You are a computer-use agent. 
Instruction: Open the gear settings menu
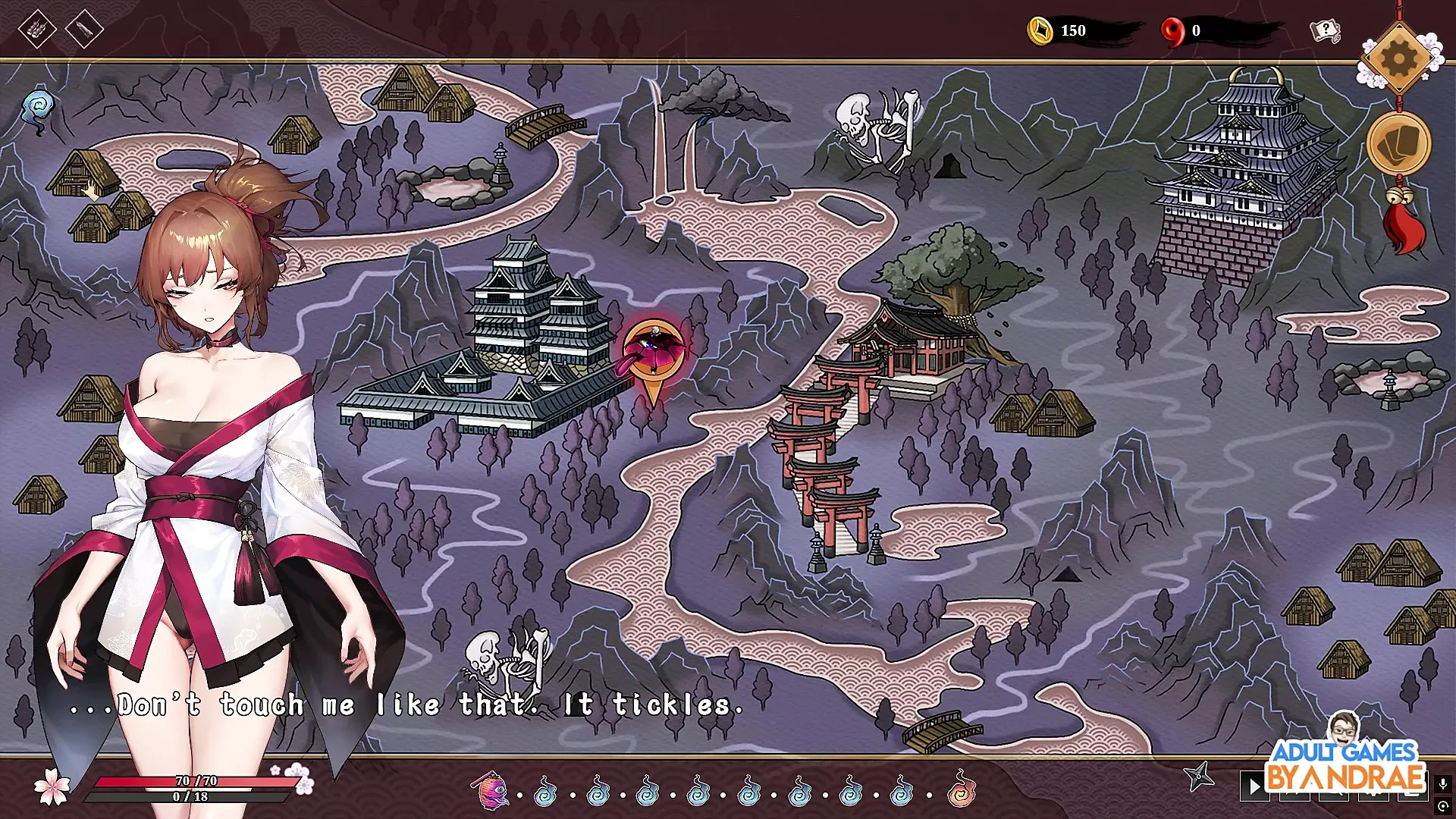coord(1399,58)
